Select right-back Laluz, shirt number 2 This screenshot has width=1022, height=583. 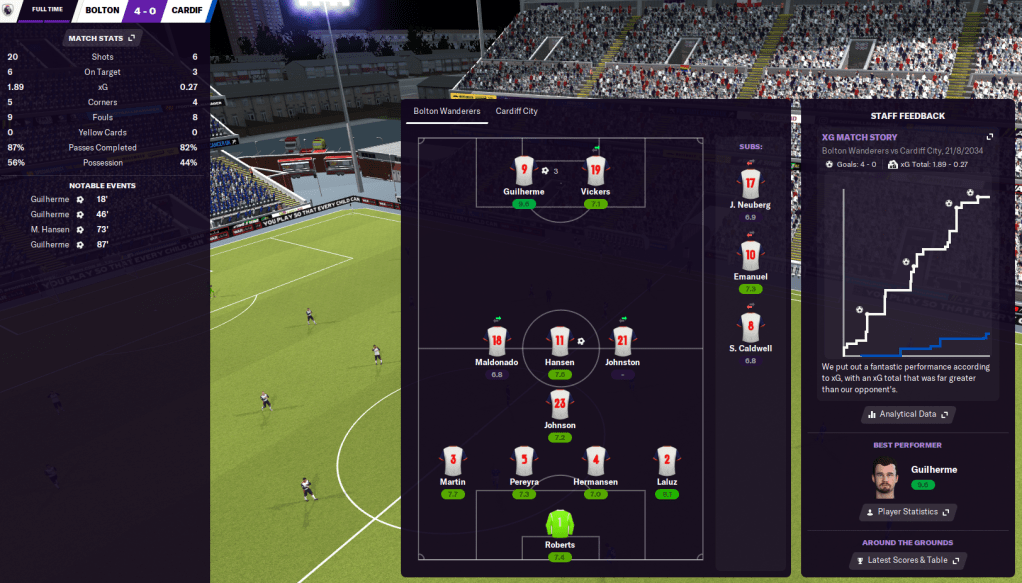pos(668,461)
